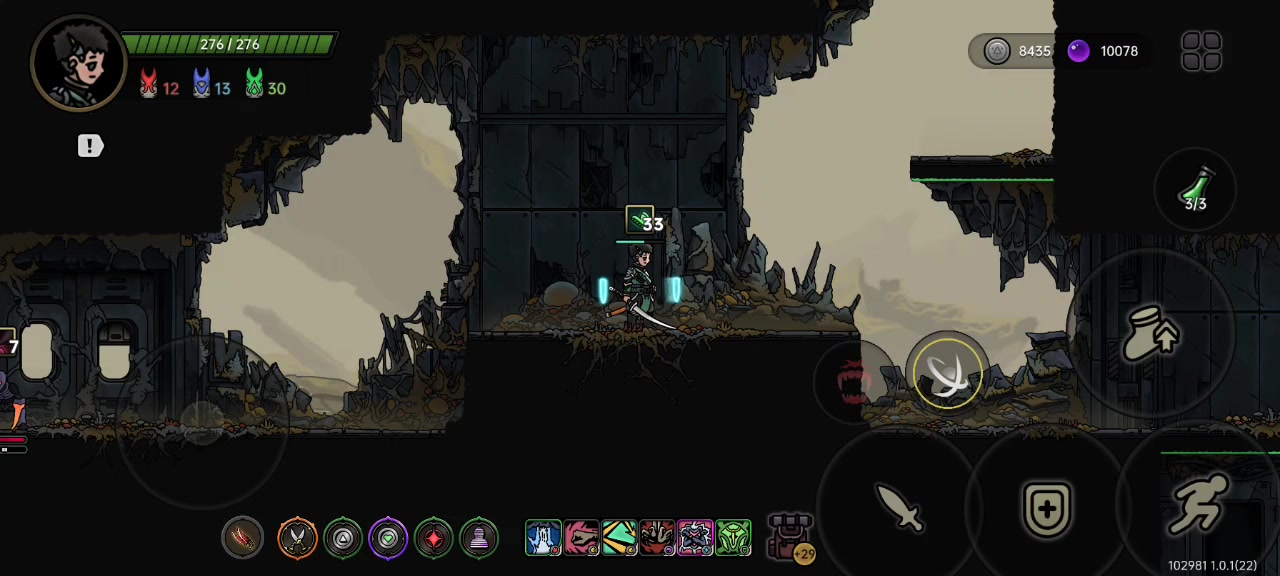Screen dimensions: 1280x576
Task: Select the green armored helmet skill tile
Action: 733,538
